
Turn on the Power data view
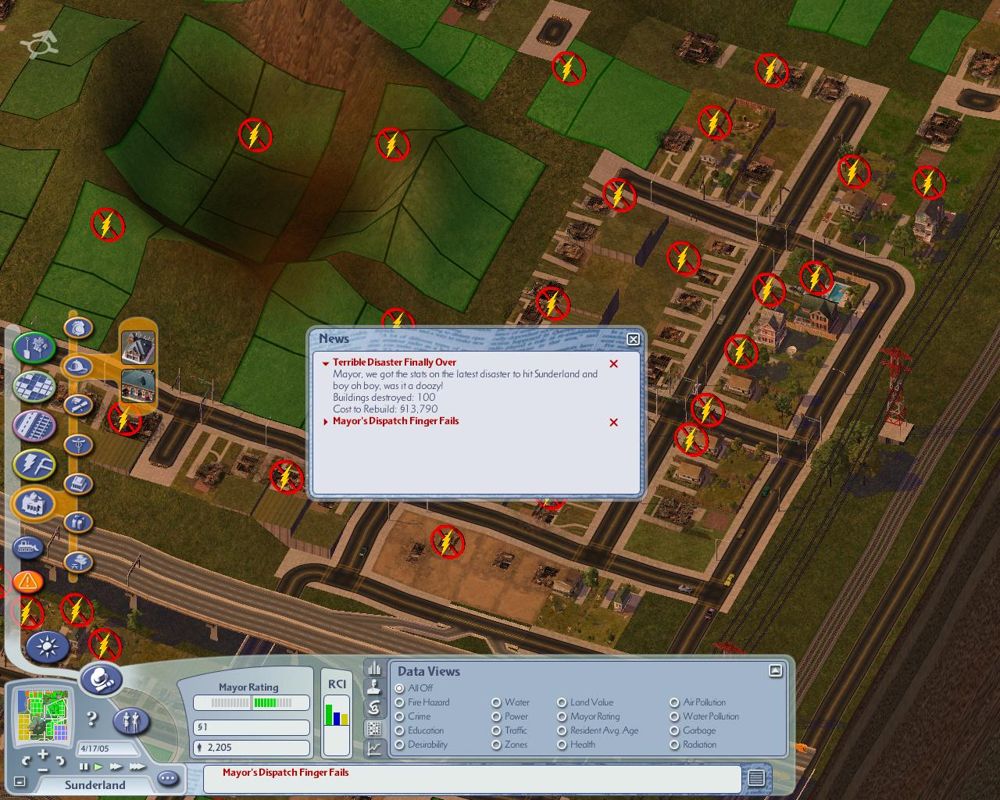[x=496, y=717]
